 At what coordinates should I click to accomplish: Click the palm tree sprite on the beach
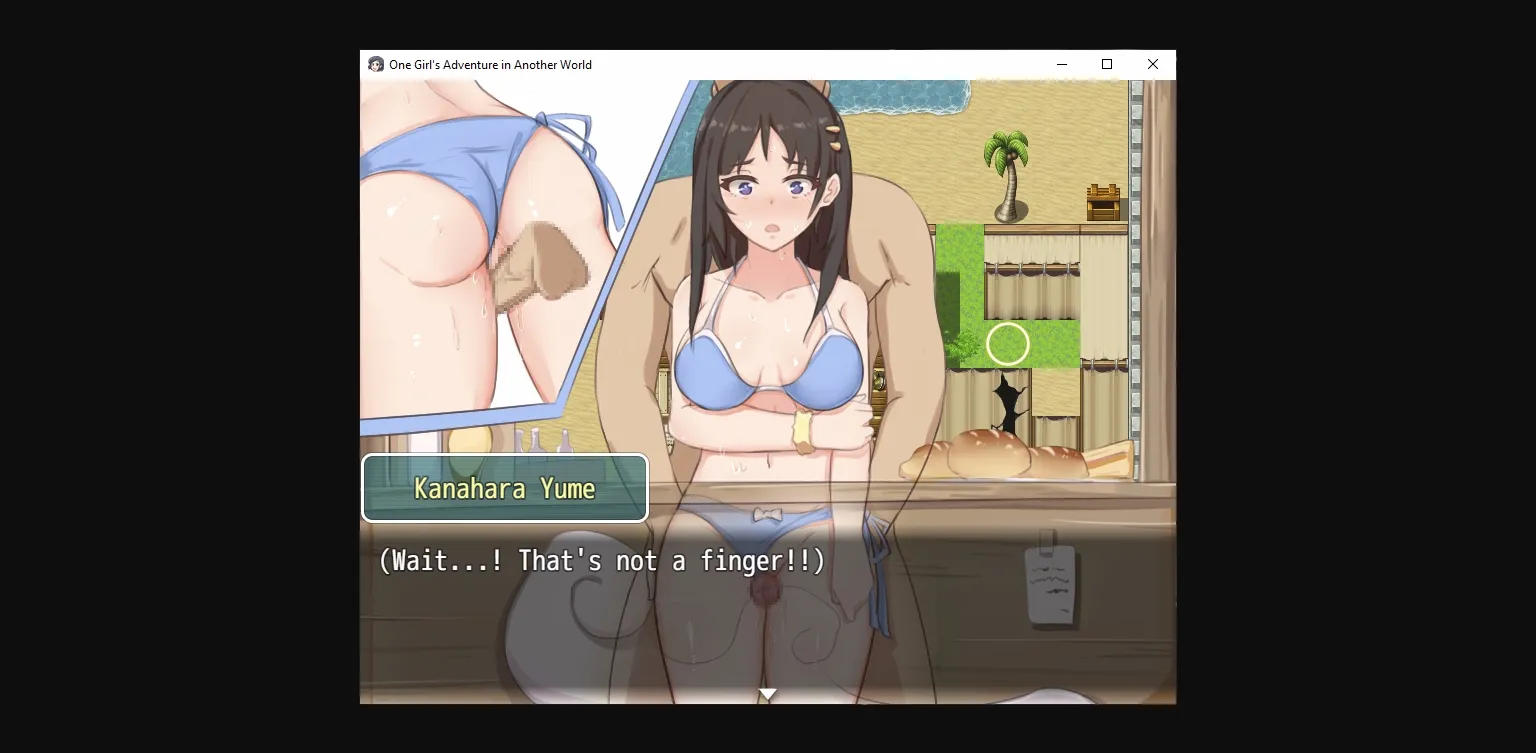1009,170
